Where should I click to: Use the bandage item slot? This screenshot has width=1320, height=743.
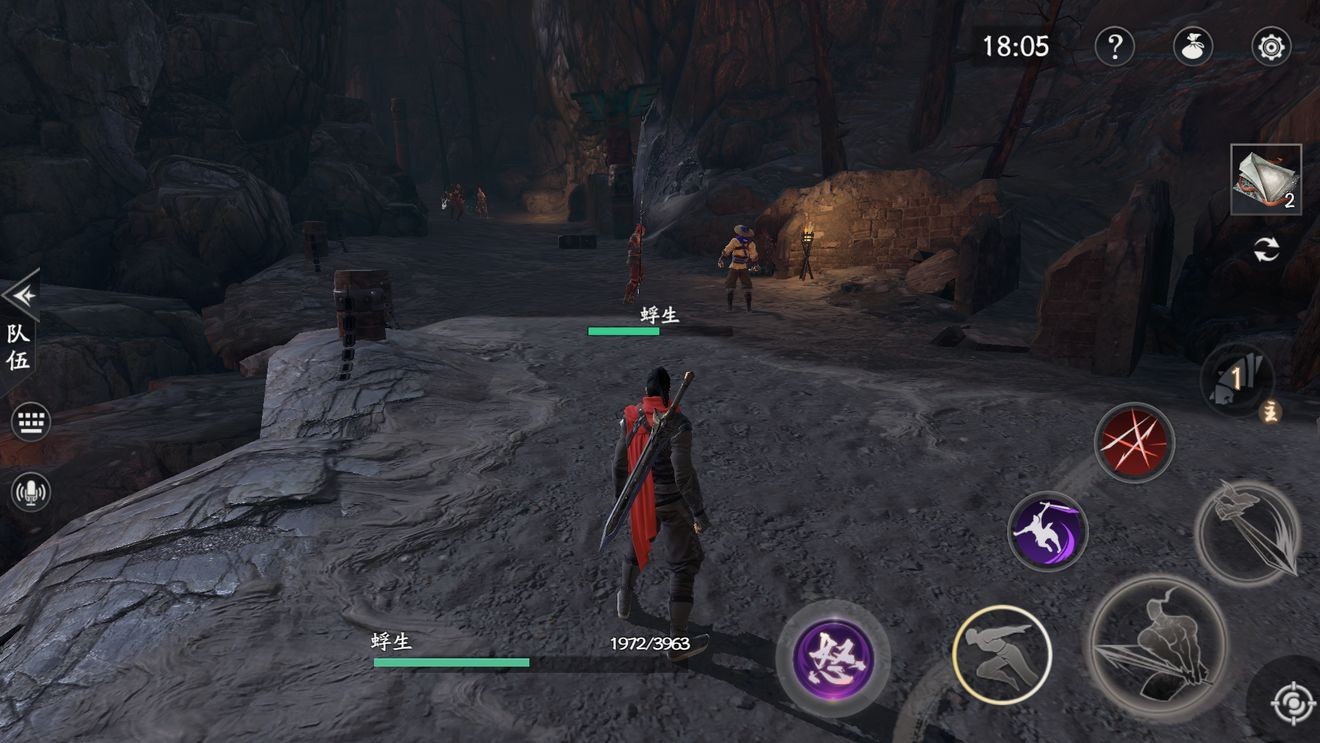click(x=1265, y=179)
